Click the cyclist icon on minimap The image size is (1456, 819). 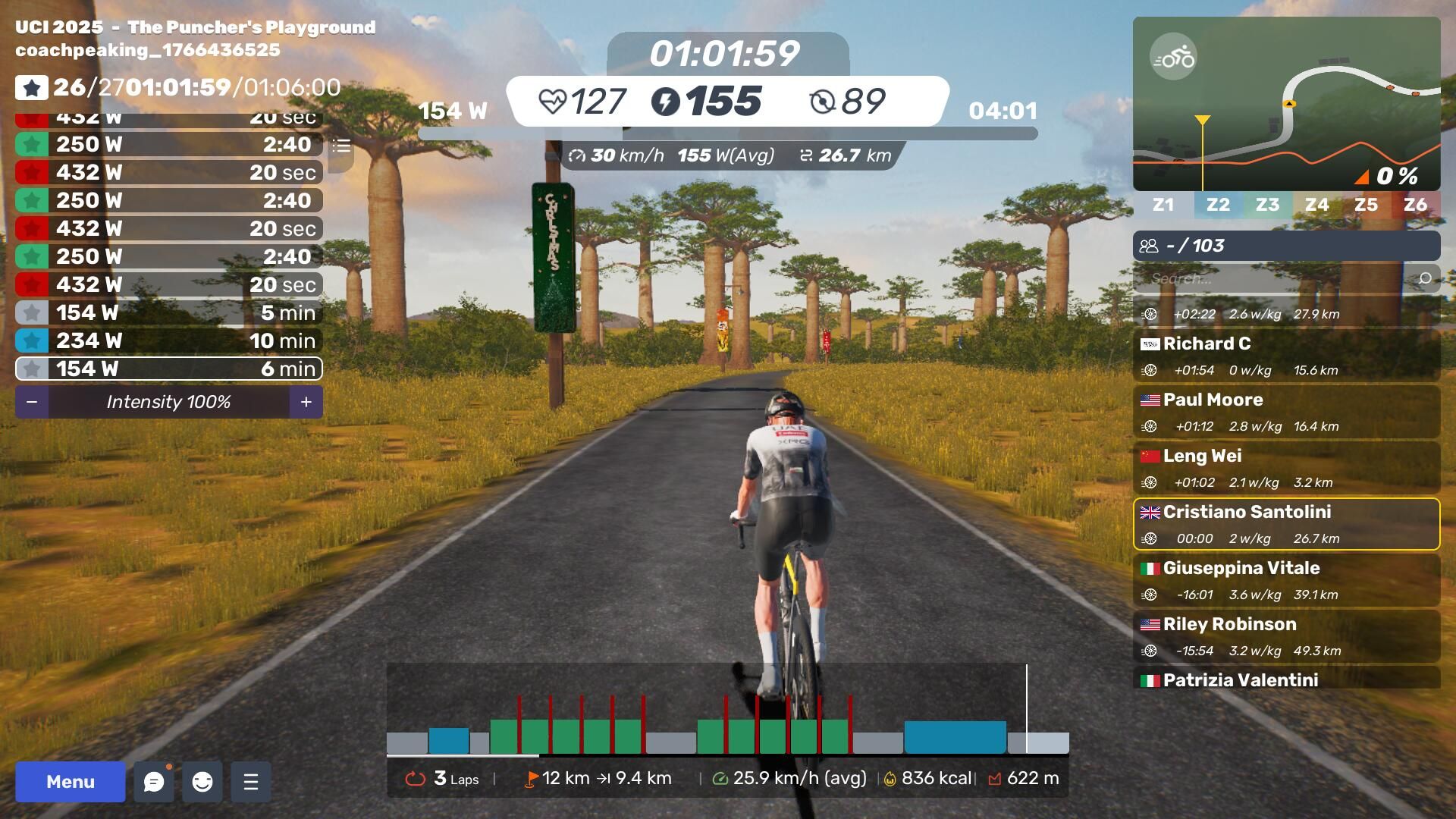1173,57
